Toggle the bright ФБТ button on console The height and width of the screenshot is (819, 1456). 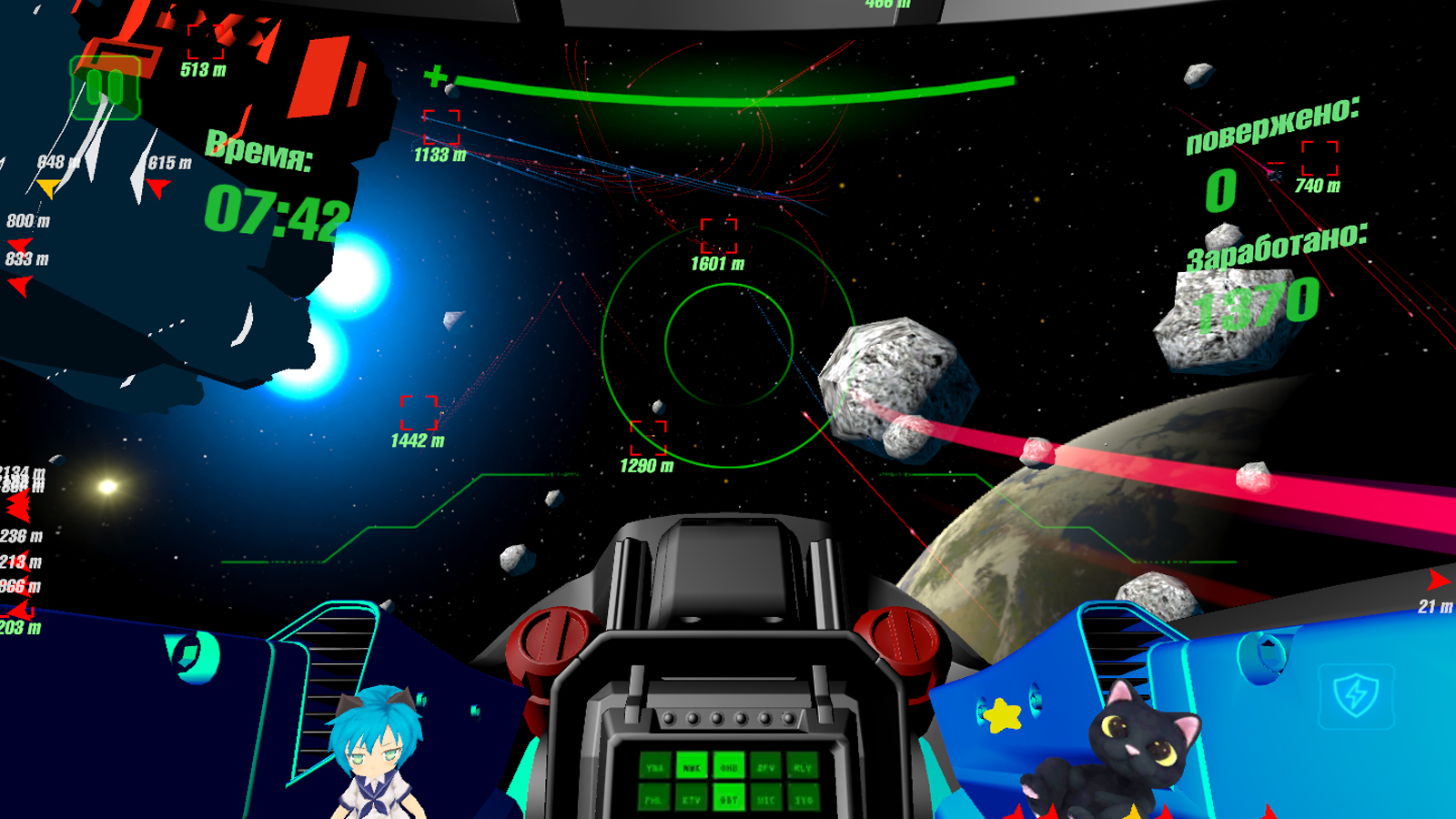tap(730, 799)
